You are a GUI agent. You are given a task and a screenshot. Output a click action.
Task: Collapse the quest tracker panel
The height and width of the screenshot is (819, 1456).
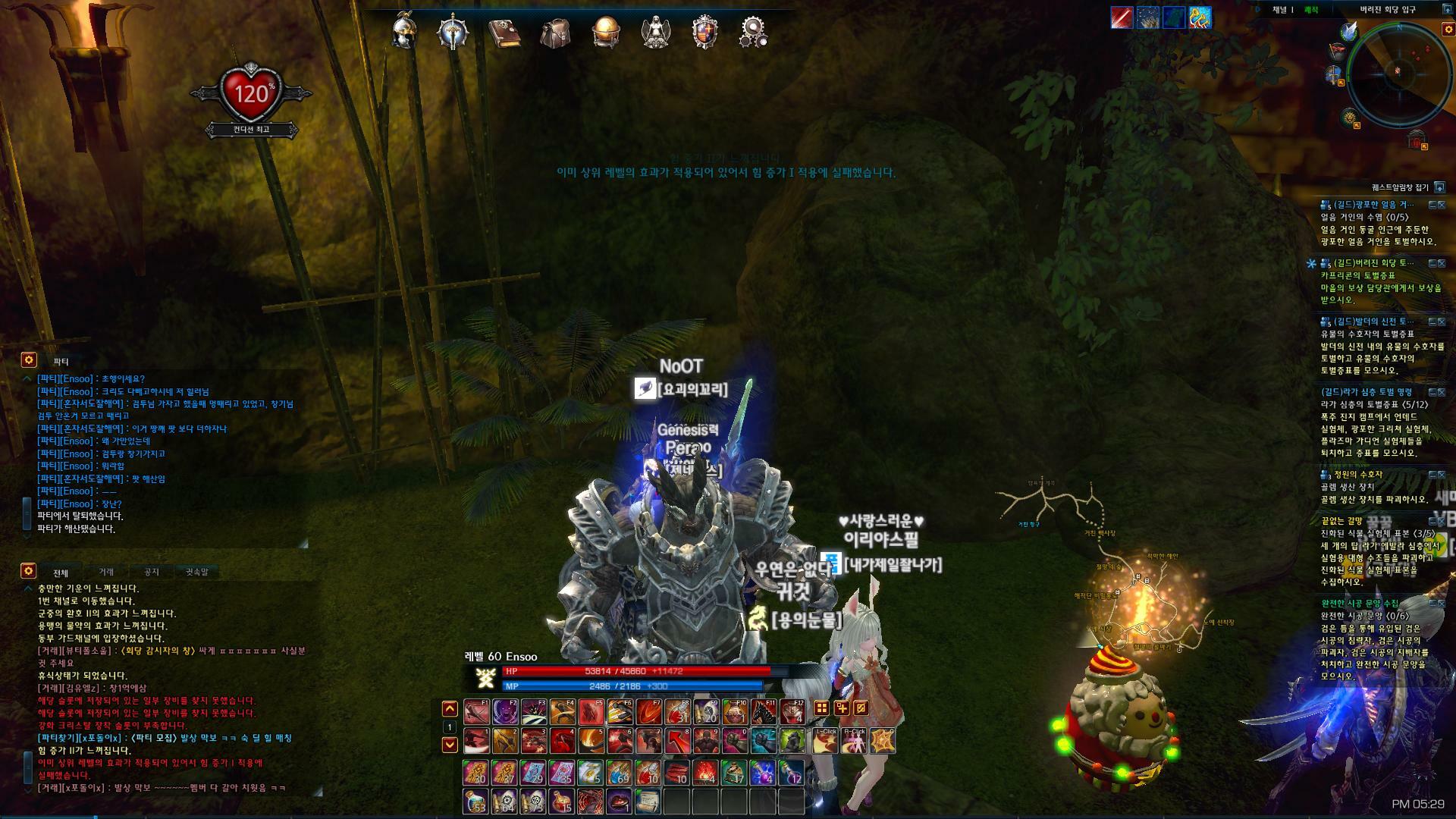1439,187
